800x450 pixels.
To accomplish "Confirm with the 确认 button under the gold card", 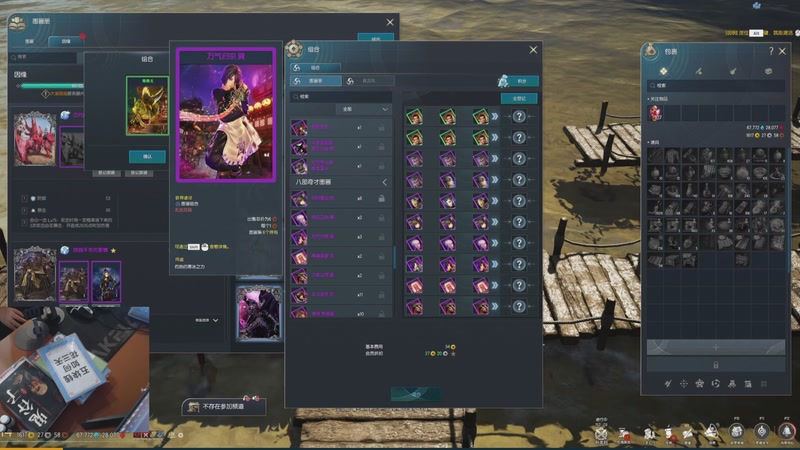I will (x=147, y=157).
